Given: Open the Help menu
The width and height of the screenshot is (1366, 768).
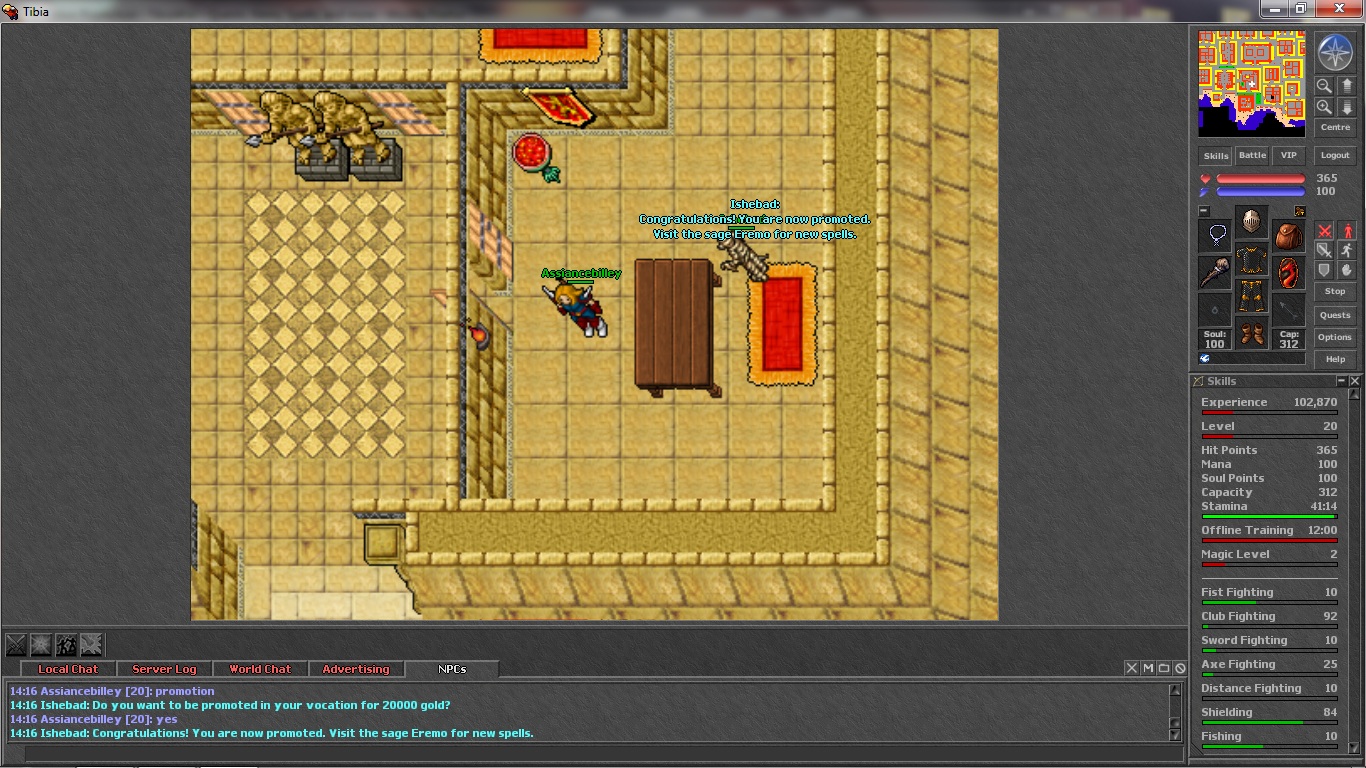Looking at the screenshot, I should pos(1335,359).
